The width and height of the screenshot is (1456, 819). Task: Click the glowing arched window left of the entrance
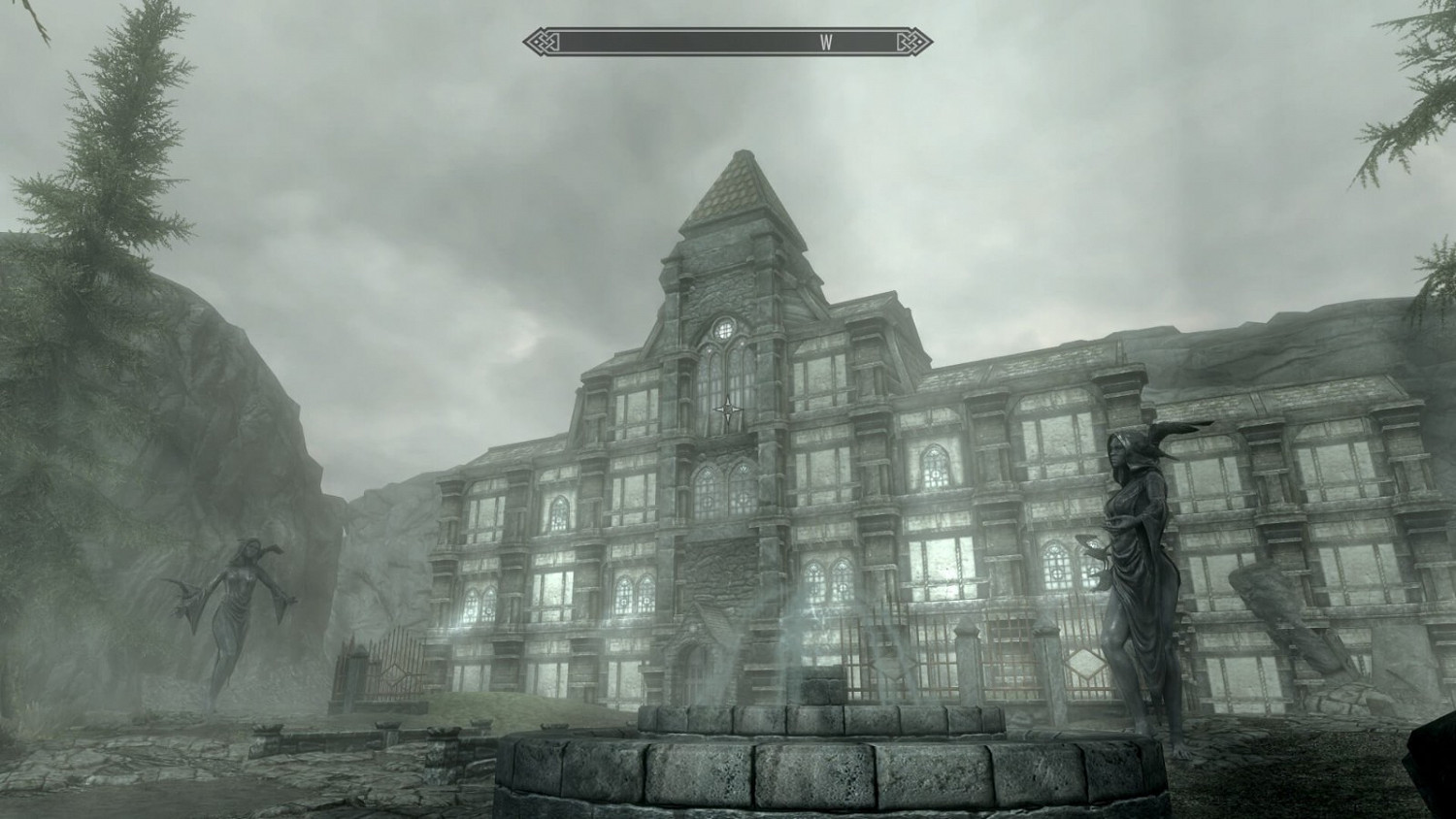[626, 592]
